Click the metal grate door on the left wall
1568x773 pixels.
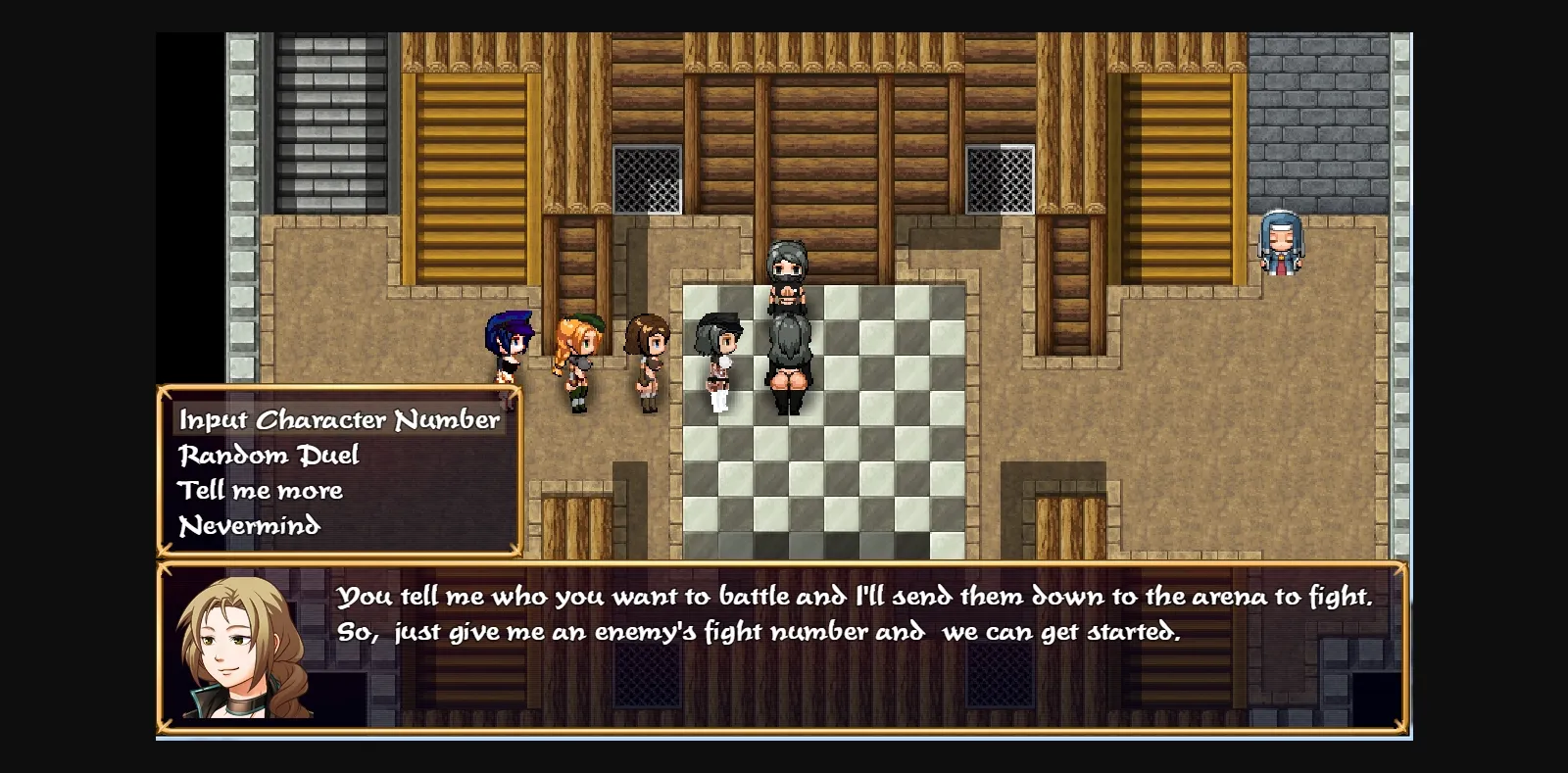click(x=645, y=181)
